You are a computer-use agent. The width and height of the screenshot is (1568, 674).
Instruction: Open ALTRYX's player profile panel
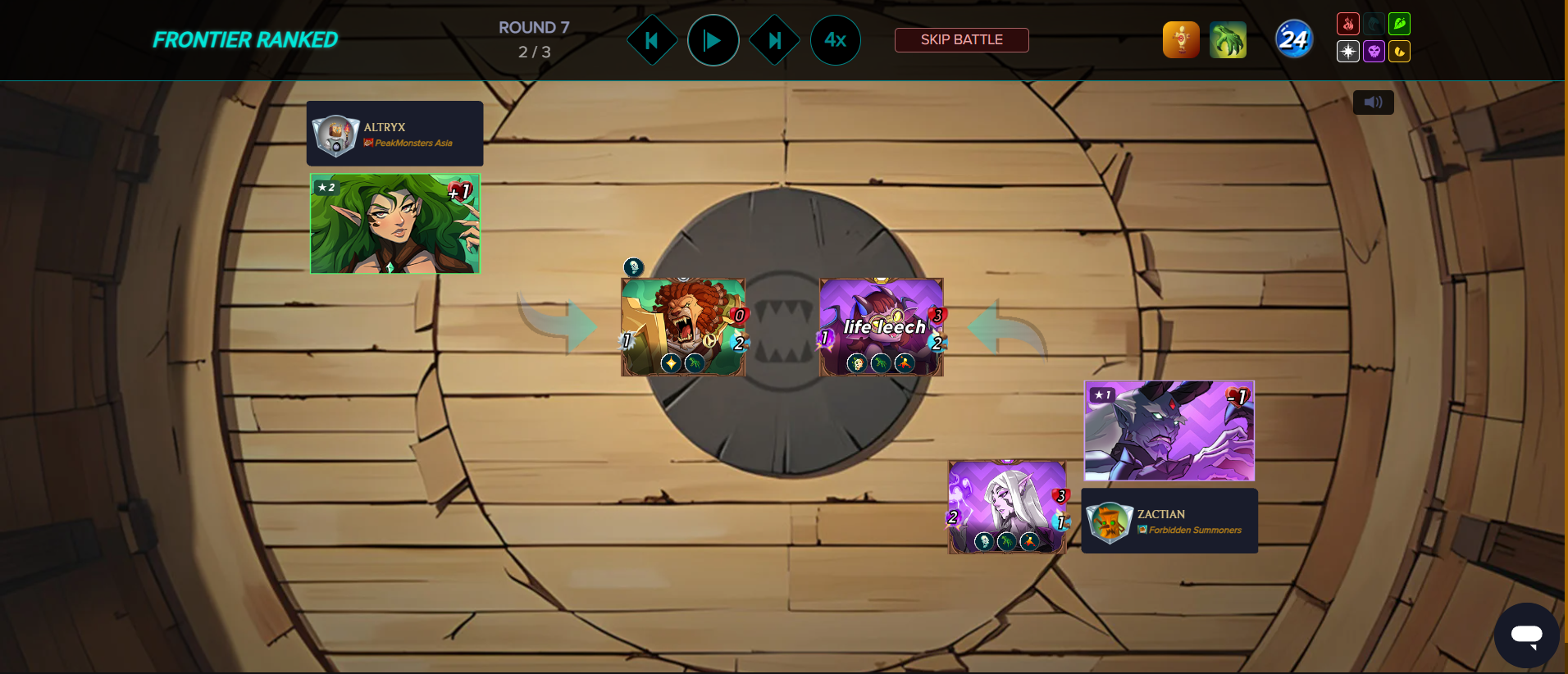coord(394,134)
